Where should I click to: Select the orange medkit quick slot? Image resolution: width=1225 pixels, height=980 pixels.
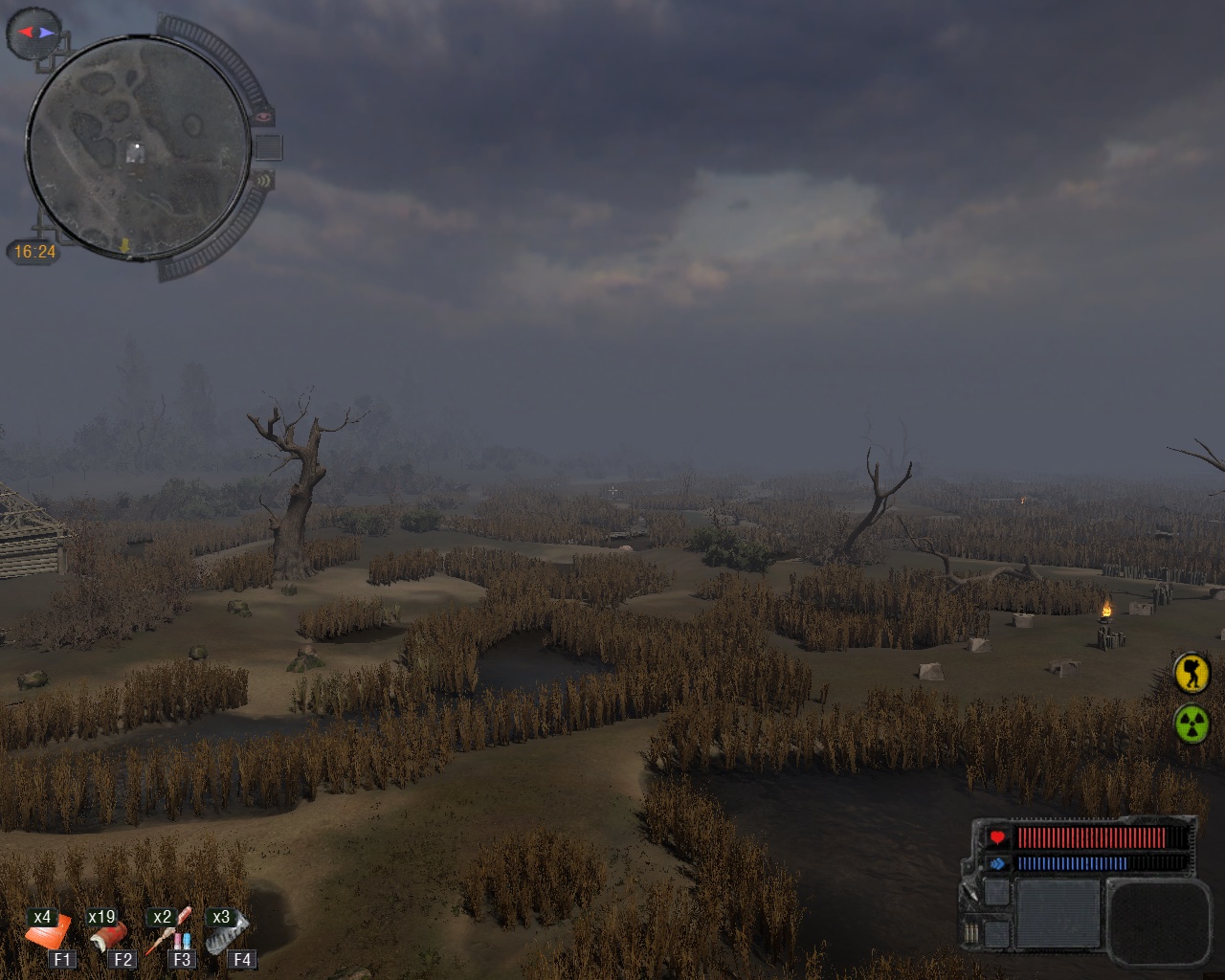[x=48, y=930]
